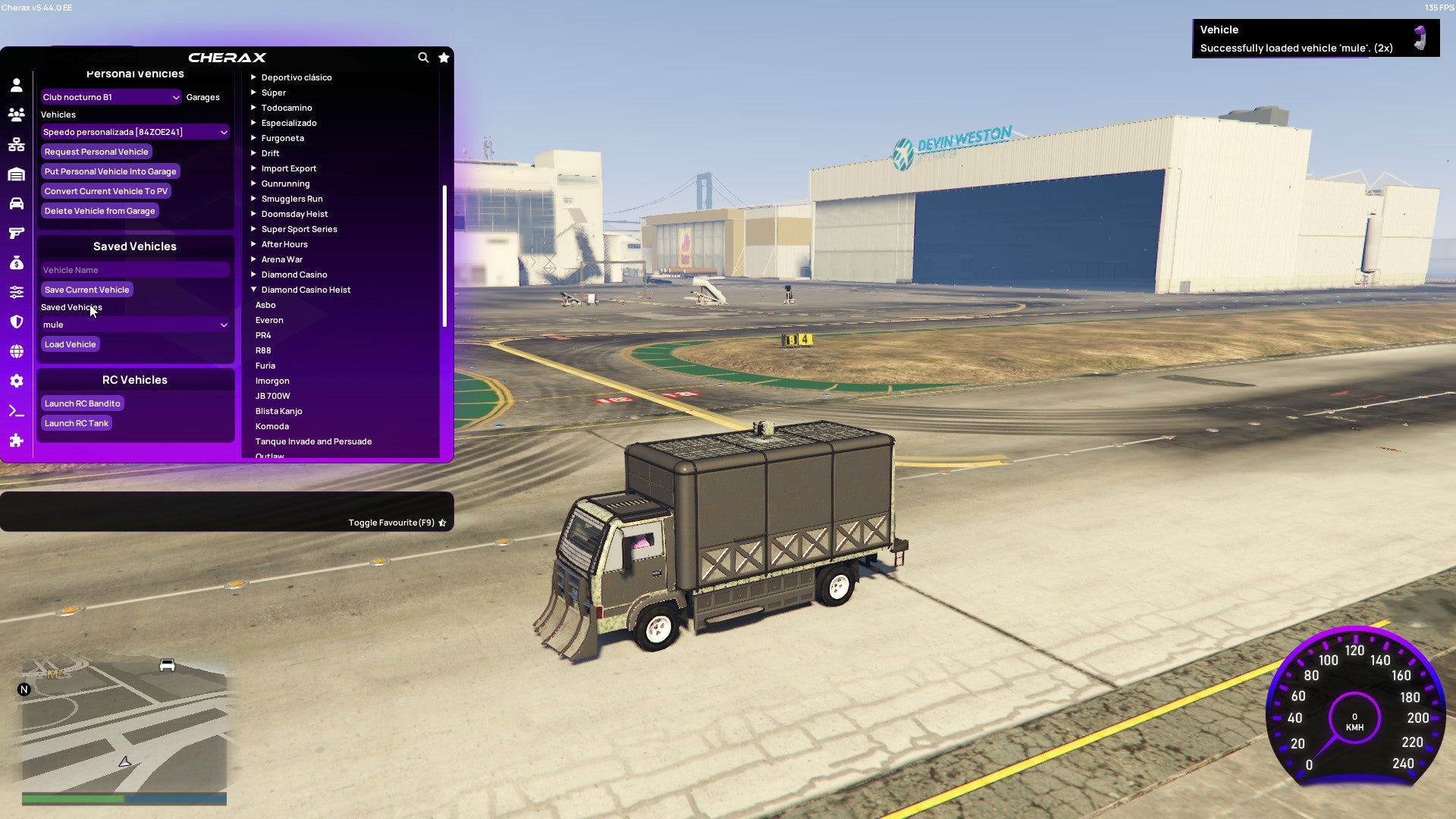The image size is (1456, 819).
Task: Open the Self menu in the sidebar
Action: point(17,85)
